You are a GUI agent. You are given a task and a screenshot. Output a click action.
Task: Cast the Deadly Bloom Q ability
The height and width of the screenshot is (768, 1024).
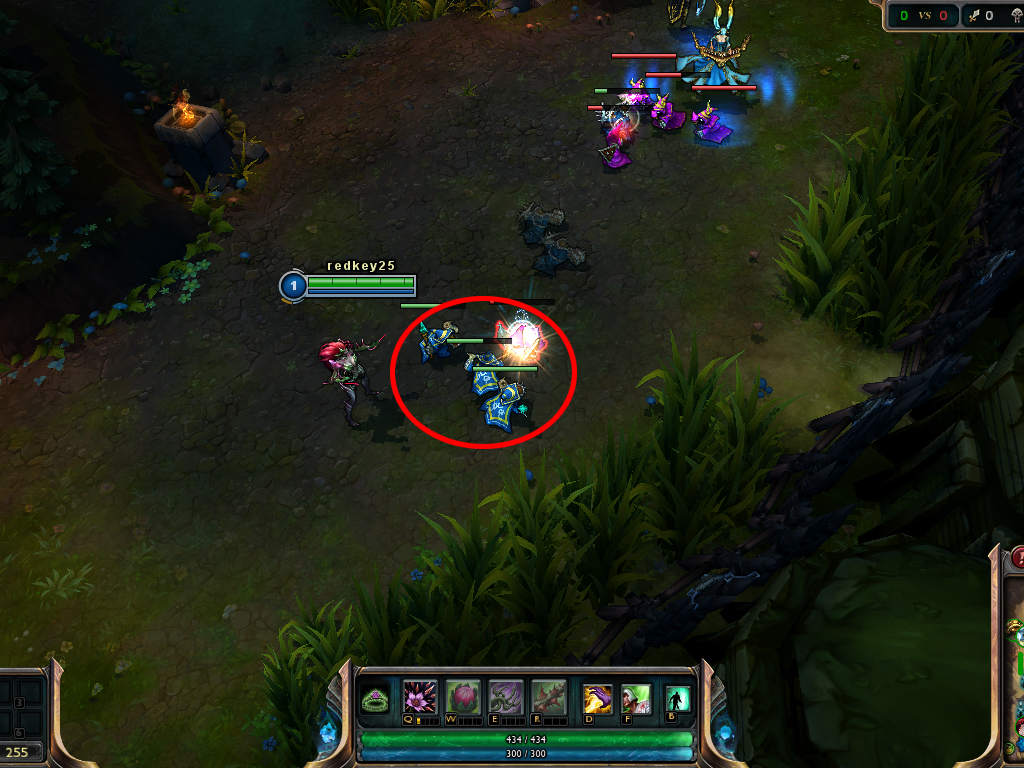pyautogui.click(x=417, y=697)
